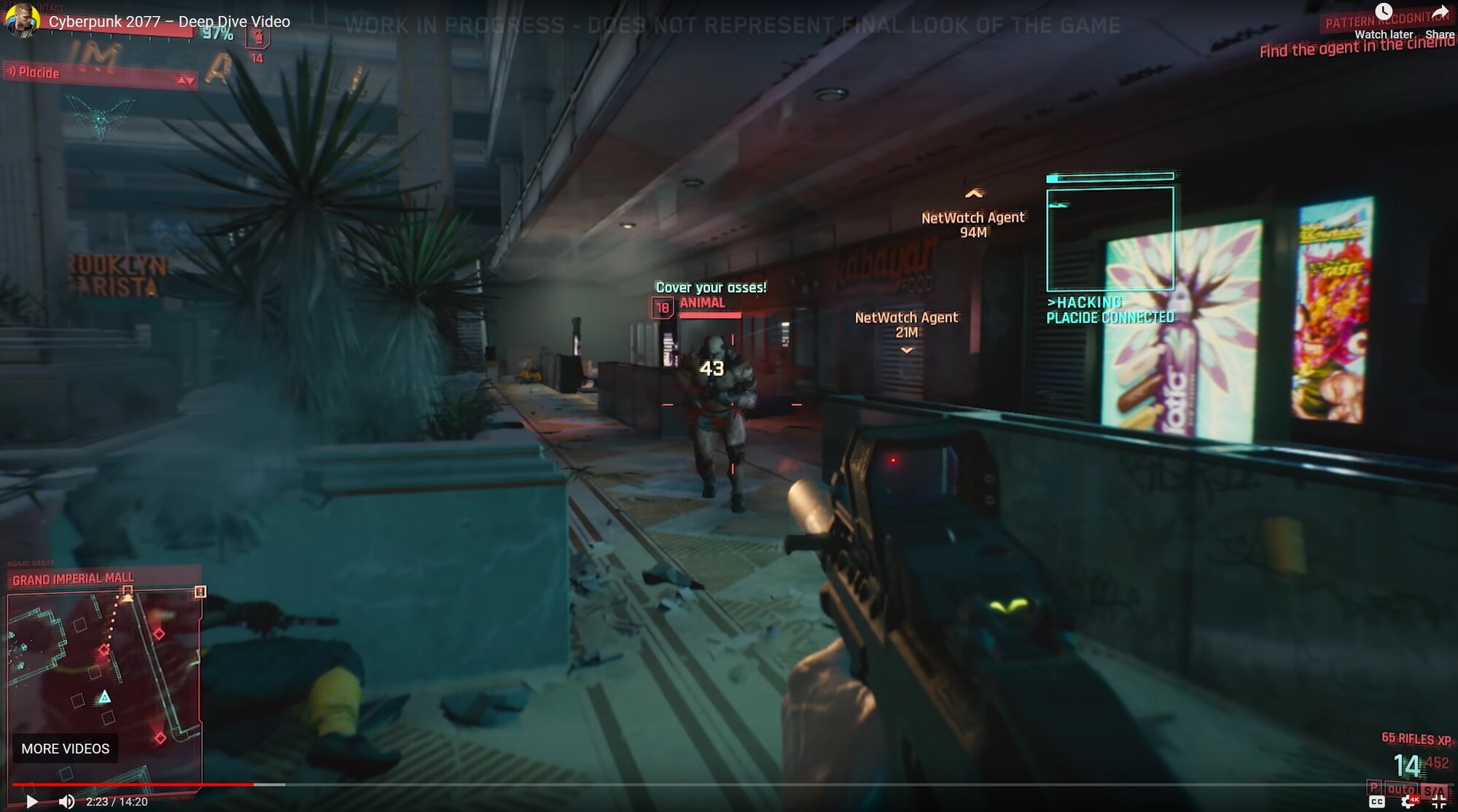Play the video

tap(31, 802)
